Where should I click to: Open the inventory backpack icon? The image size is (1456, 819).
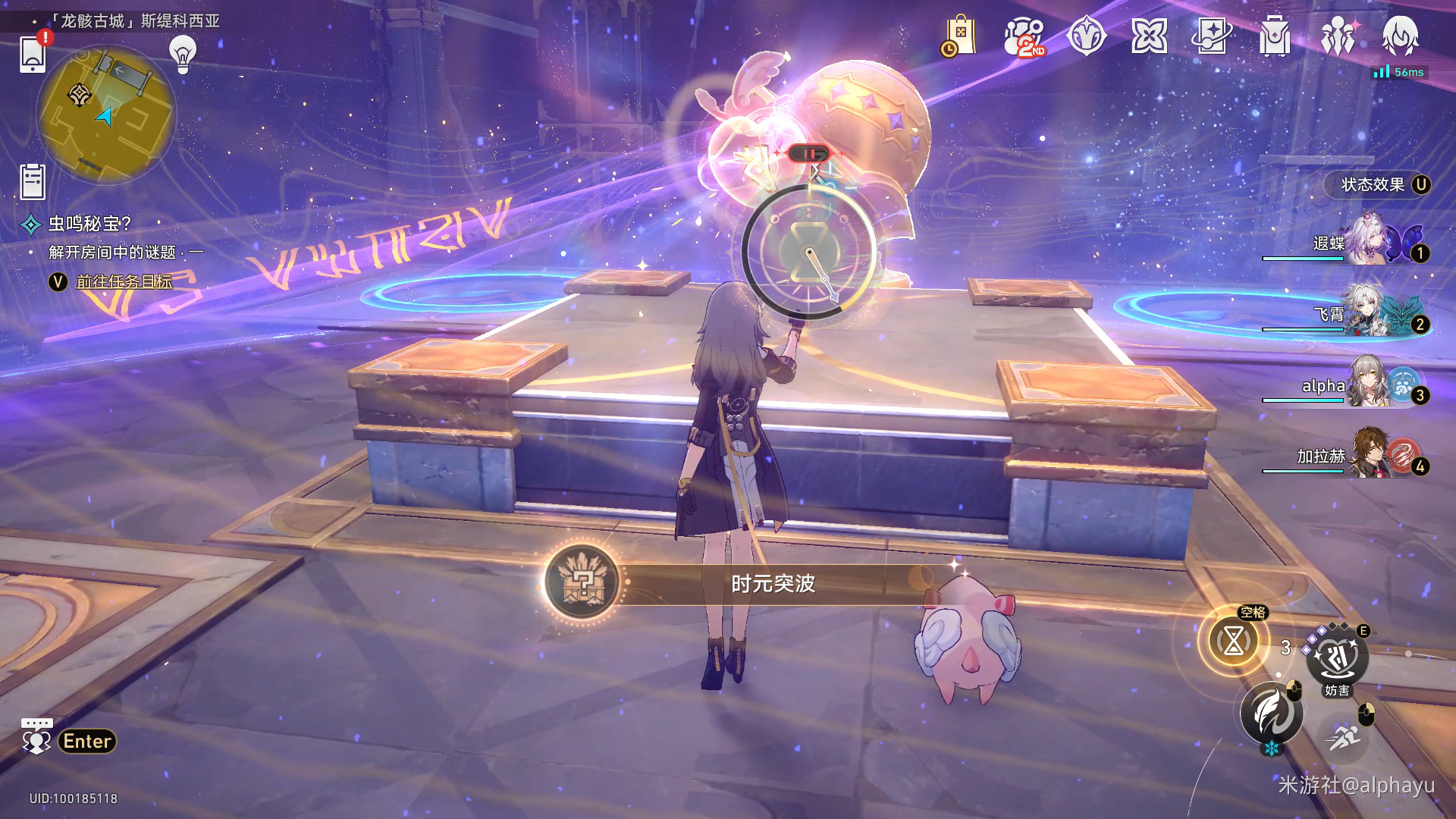tap(1275, 36)
